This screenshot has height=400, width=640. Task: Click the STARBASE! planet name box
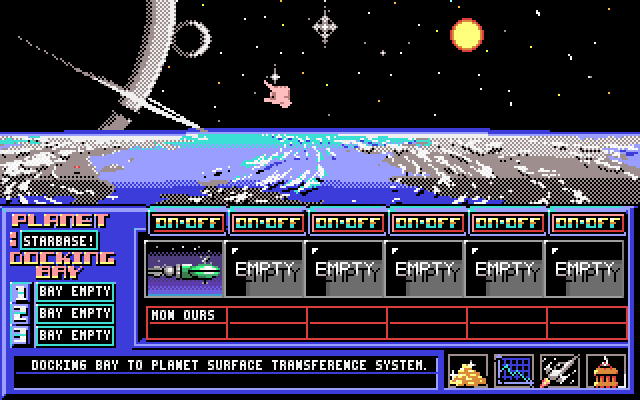pyautogui.click(x=59, y=240)
